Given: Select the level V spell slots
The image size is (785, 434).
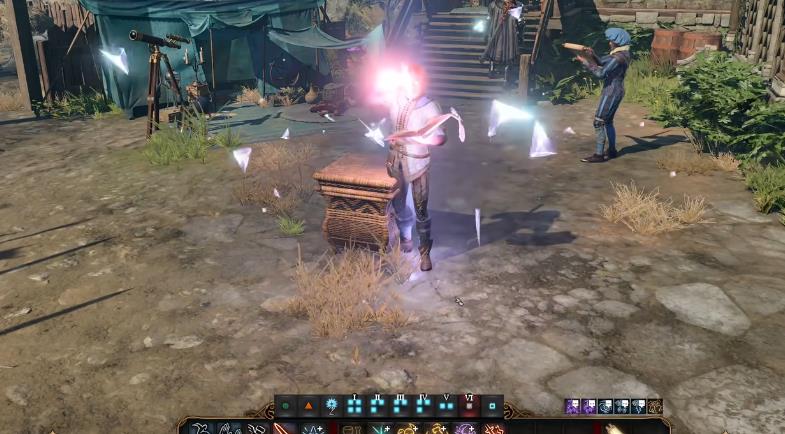Looking at the screenshot, I should click(x=446, y=407).
